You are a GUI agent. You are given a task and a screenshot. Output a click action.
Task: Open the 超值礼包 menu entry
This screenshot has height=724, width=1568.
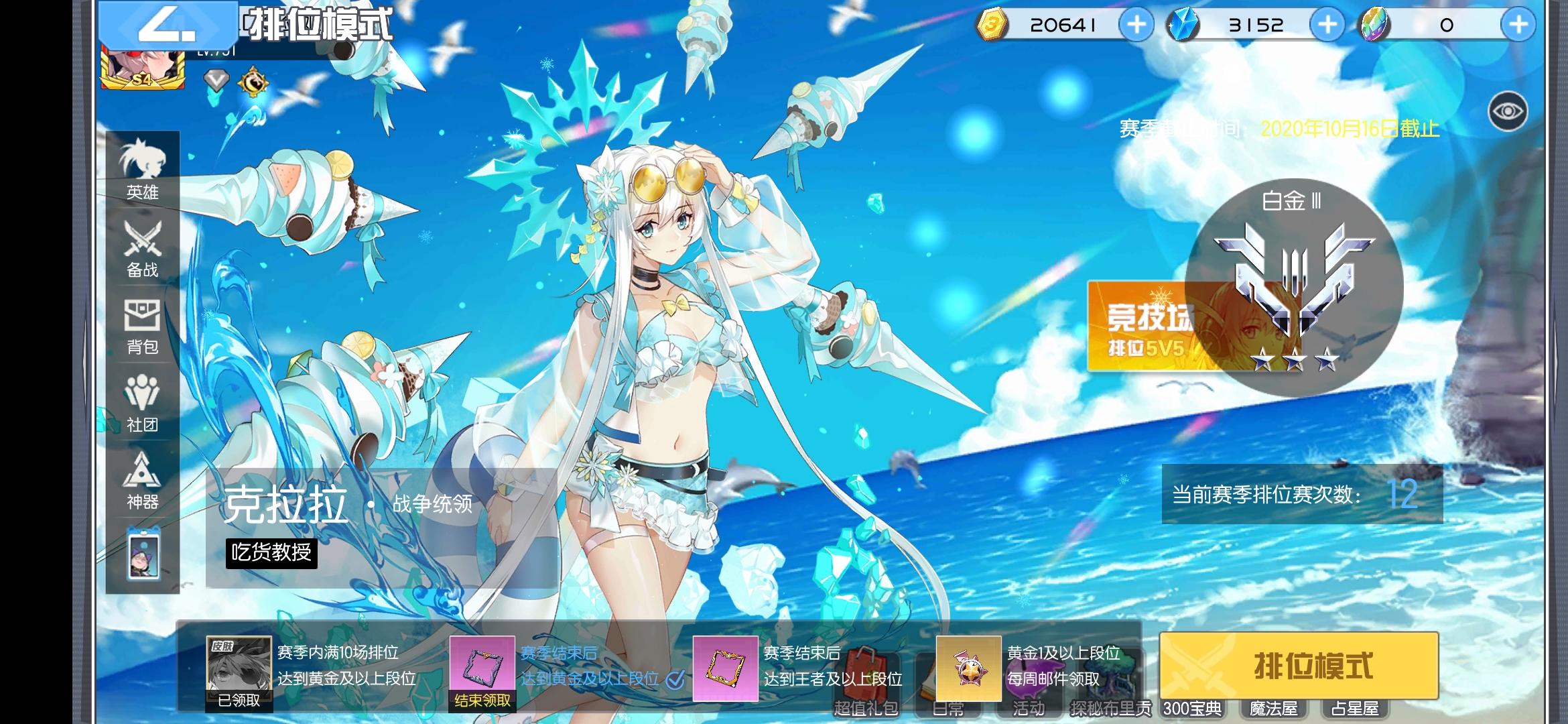click(x=866, y=708)
